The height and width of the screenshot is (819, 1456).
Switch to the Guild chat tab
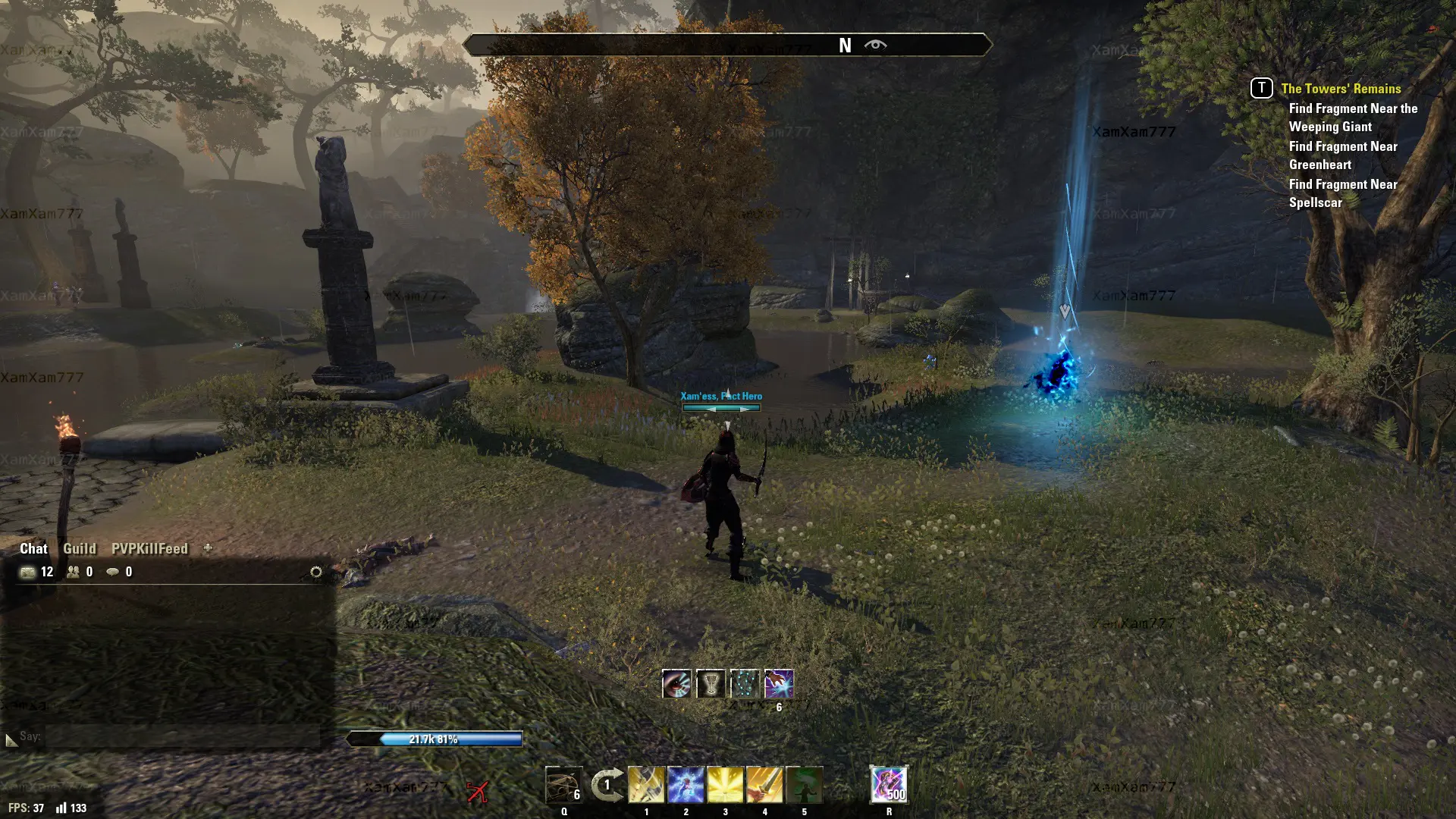[x=79, y=548]
